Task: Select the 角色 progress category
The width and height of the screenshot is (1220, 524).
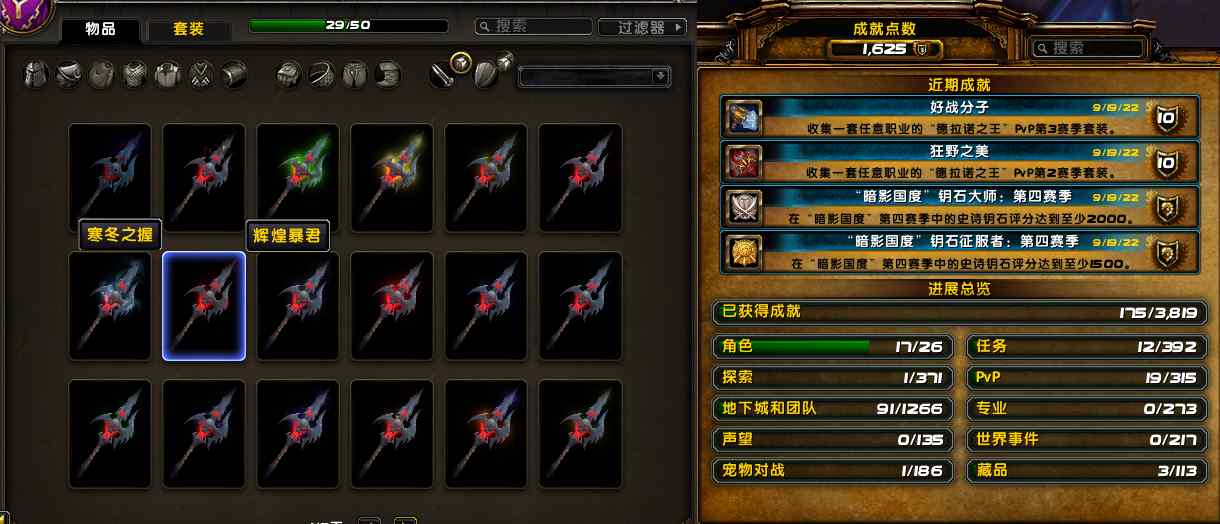Action: tap(834, 347)
